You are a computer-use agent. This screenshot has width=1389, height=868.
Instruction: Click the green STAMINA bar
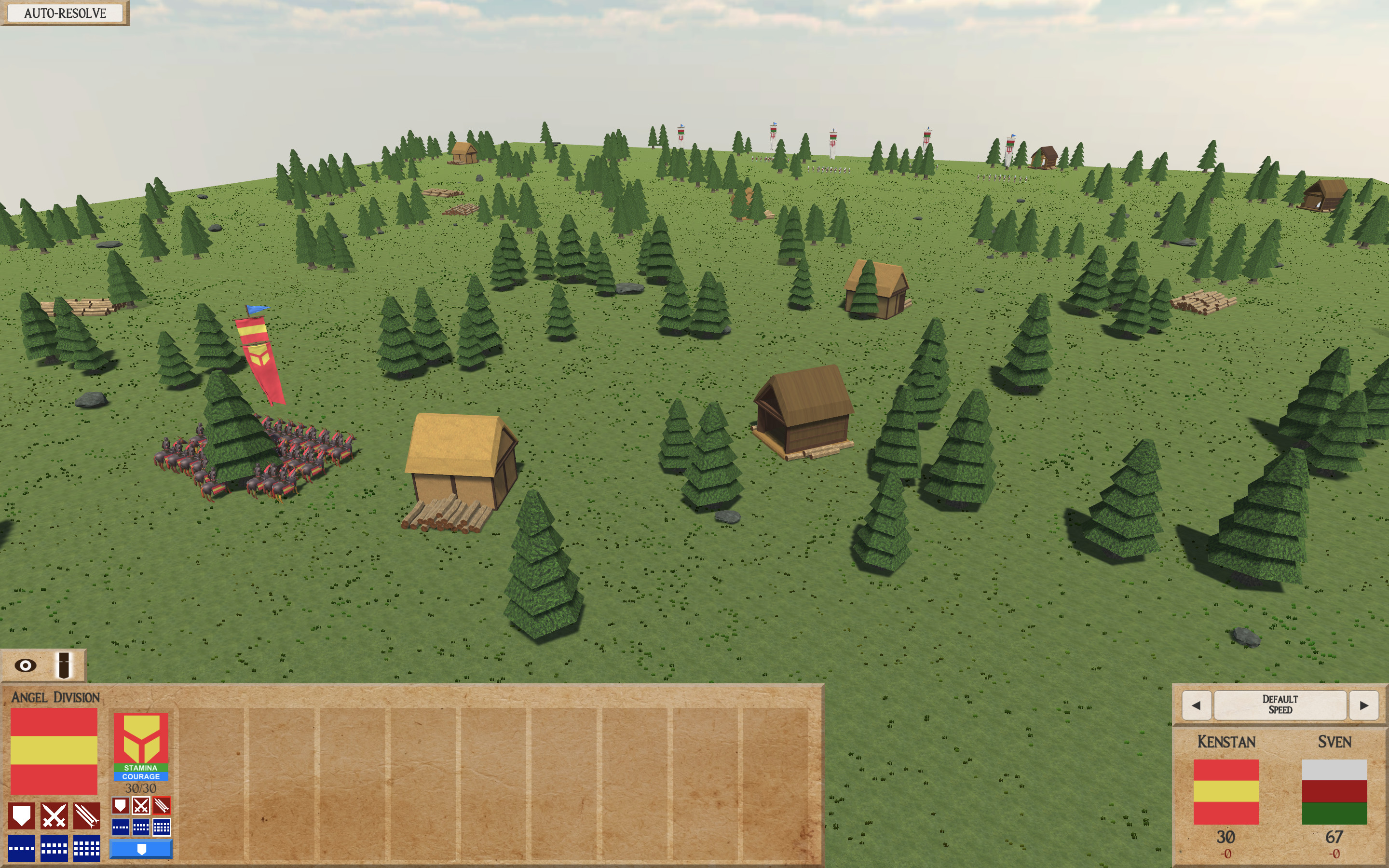click(x=141, y=767)
